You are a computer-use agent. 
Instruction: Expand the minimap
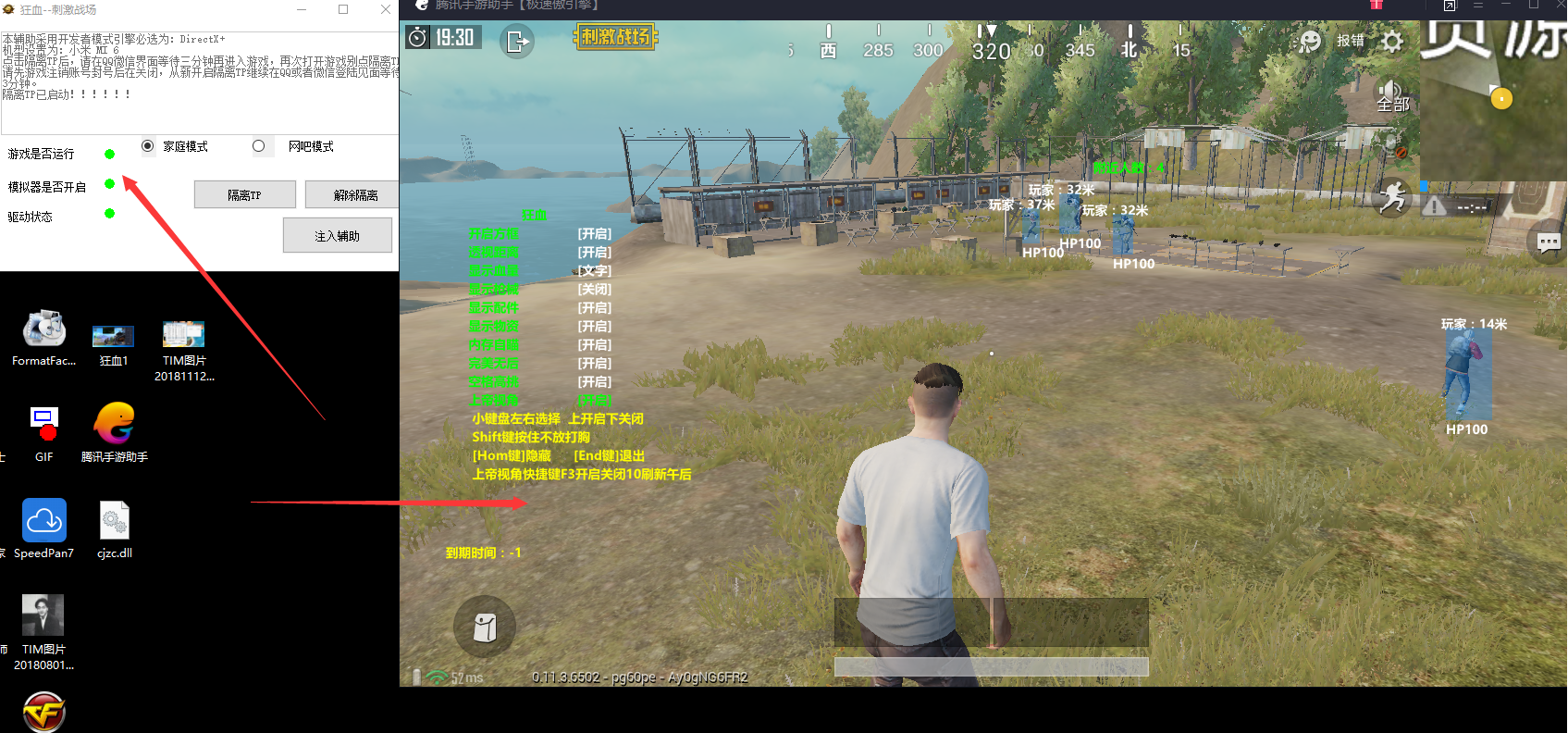[1493, 100]
